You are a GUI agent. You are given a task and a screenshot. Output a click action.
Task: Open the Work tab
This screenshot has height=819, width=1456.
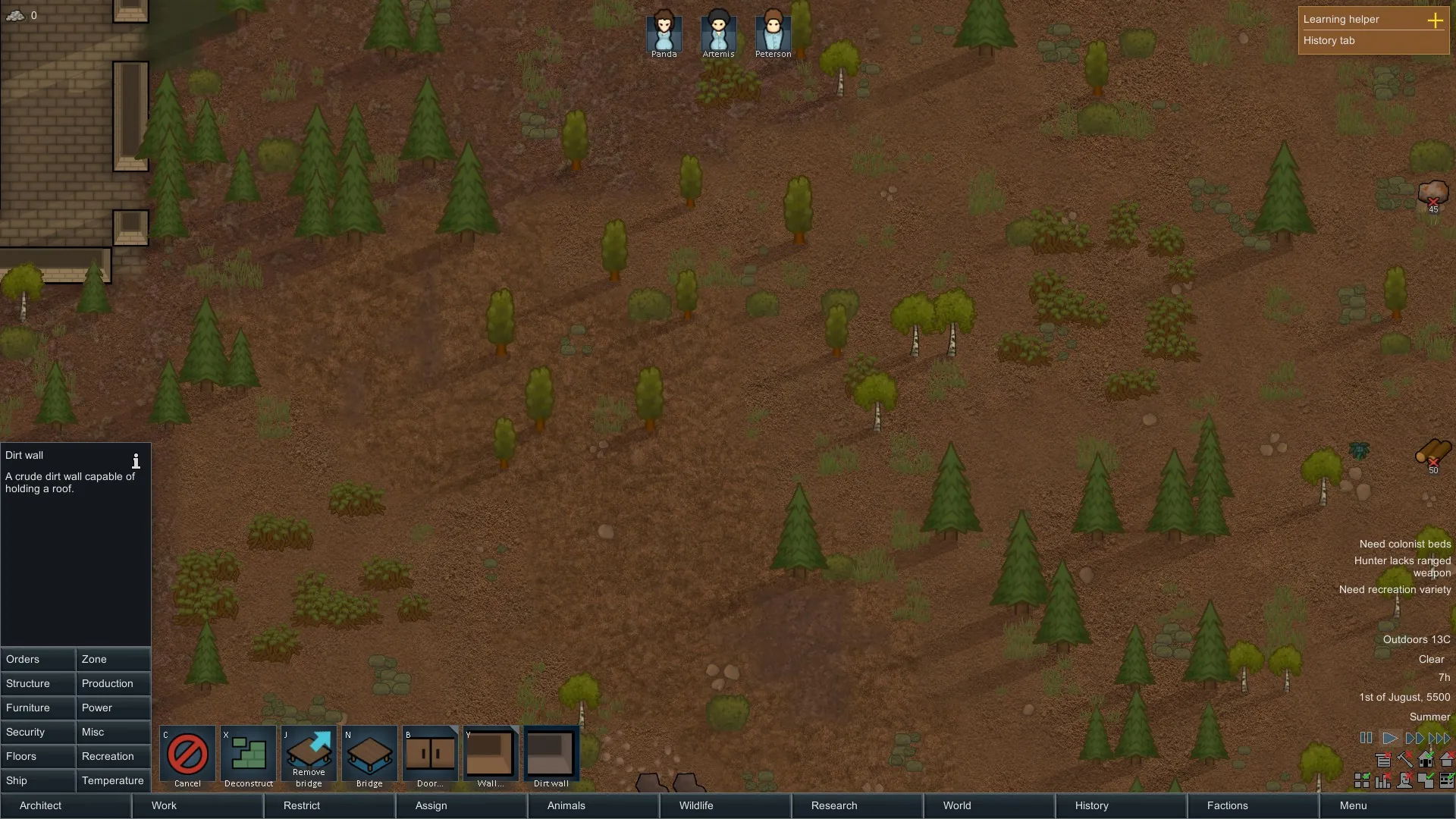(x=197, y=805)
